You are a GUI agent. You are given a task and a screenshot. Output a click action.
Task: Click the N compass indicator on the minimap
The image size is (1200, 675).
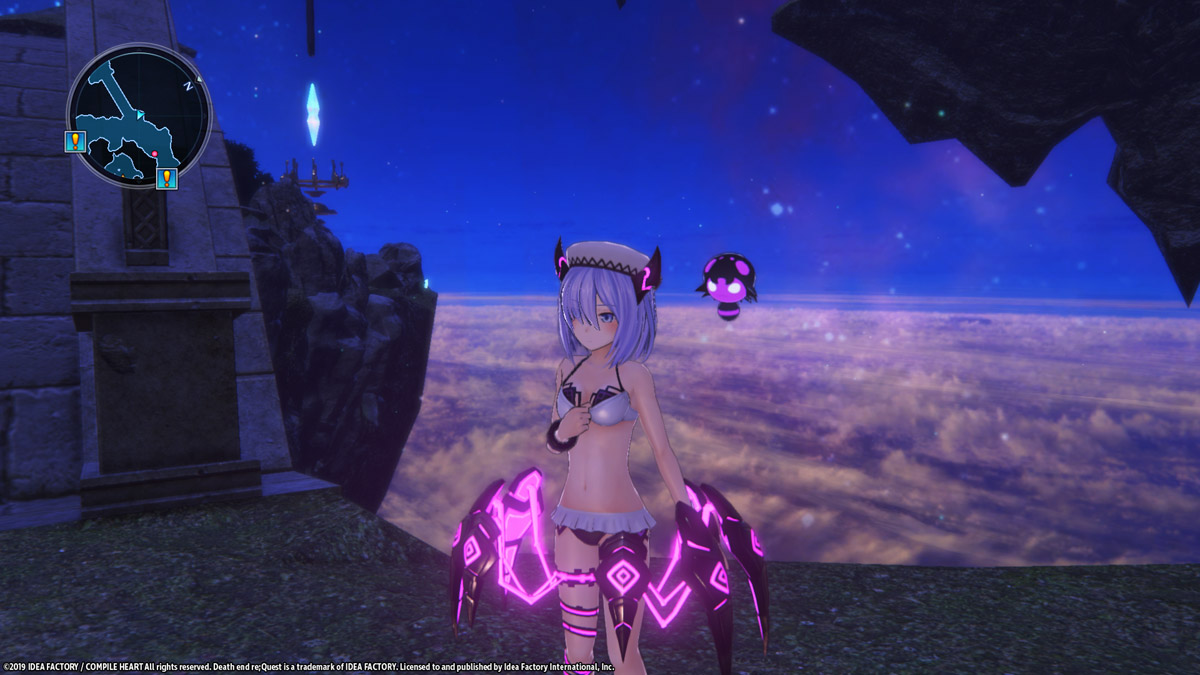coord(187,87)
